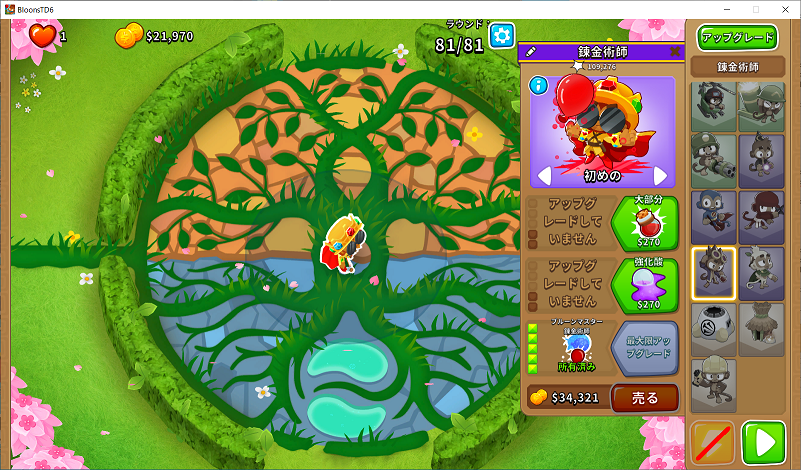Switch targeting mode with the left arrow
The image size is (801, 470).
click(545, 176)
